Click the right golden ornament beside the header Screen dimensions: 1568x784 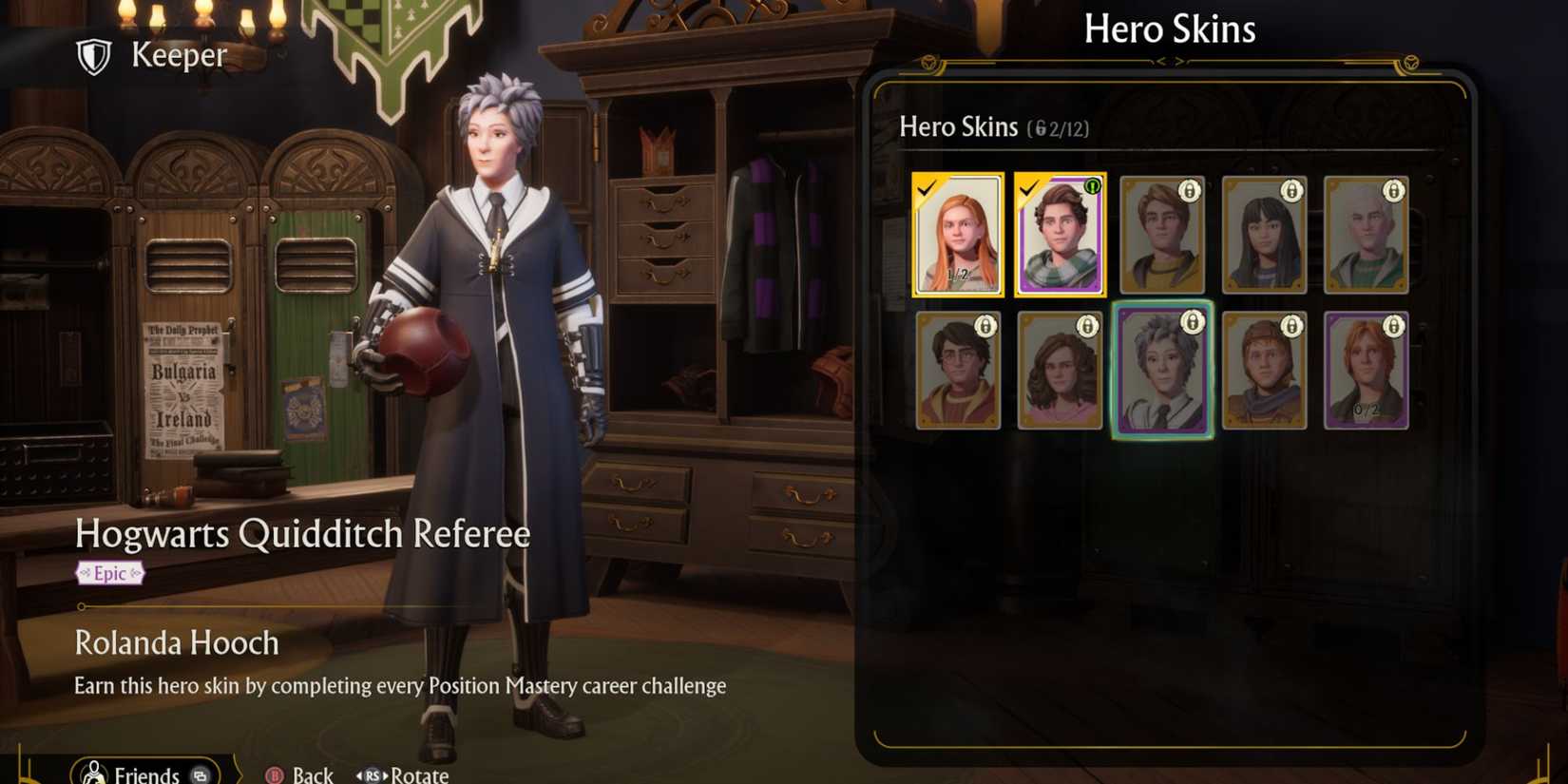pos(1412,60)
